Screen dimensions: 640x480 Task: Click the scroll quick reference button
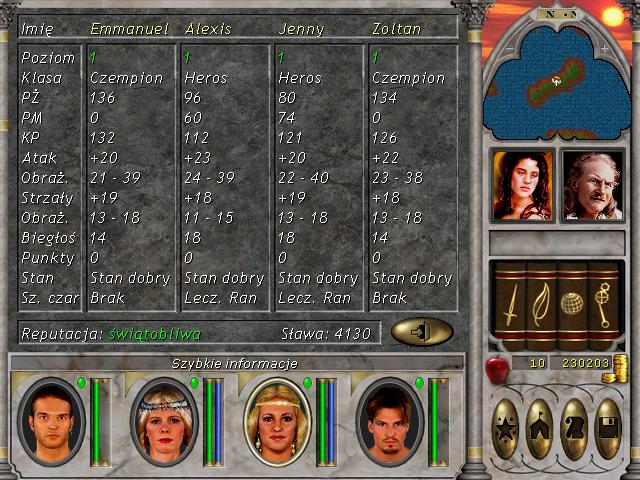coord(574,429)
